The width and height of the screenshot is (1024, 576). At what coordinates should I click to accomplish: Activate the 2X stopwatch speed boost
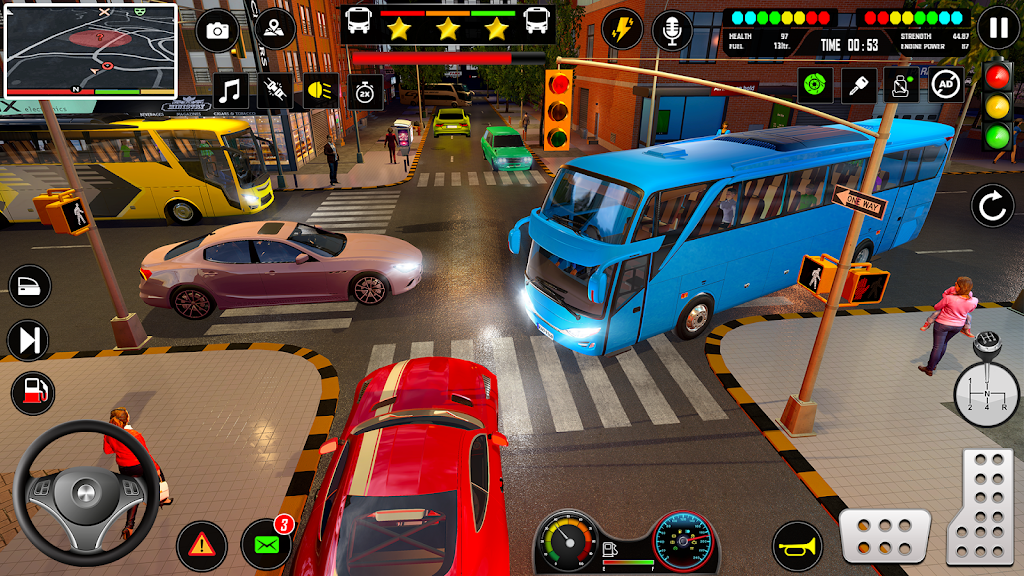[x=365, y=91]
